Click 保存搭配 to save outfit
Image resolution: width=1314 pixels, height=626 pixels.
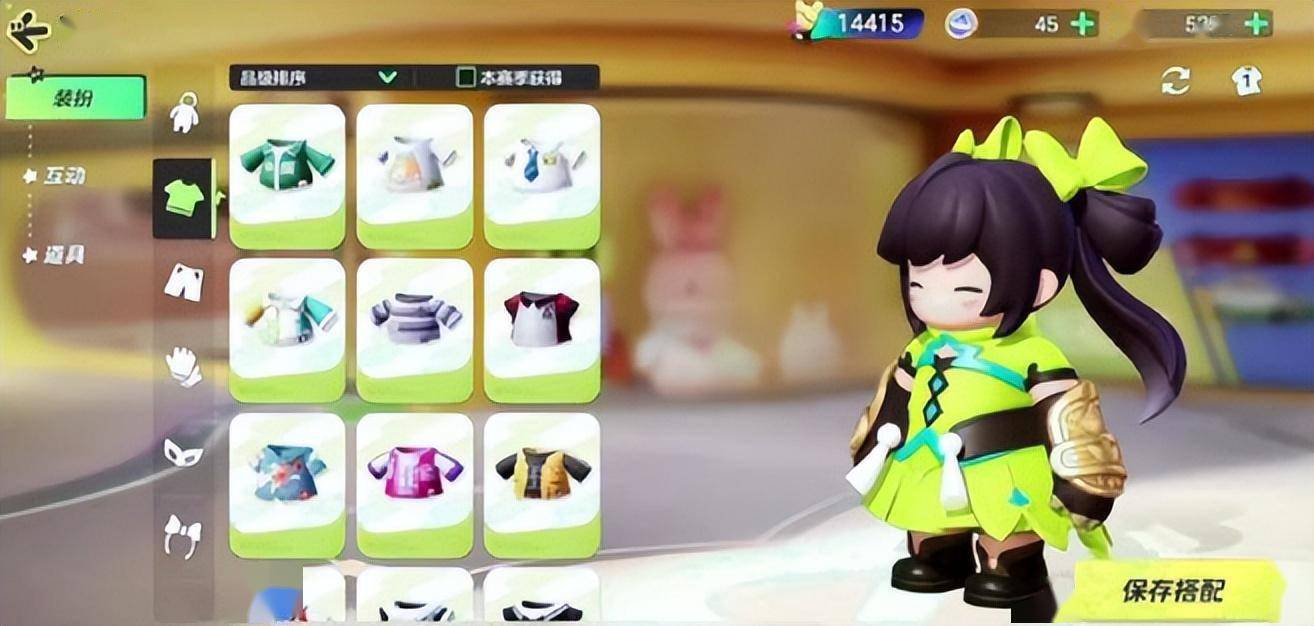(1172, 591)
